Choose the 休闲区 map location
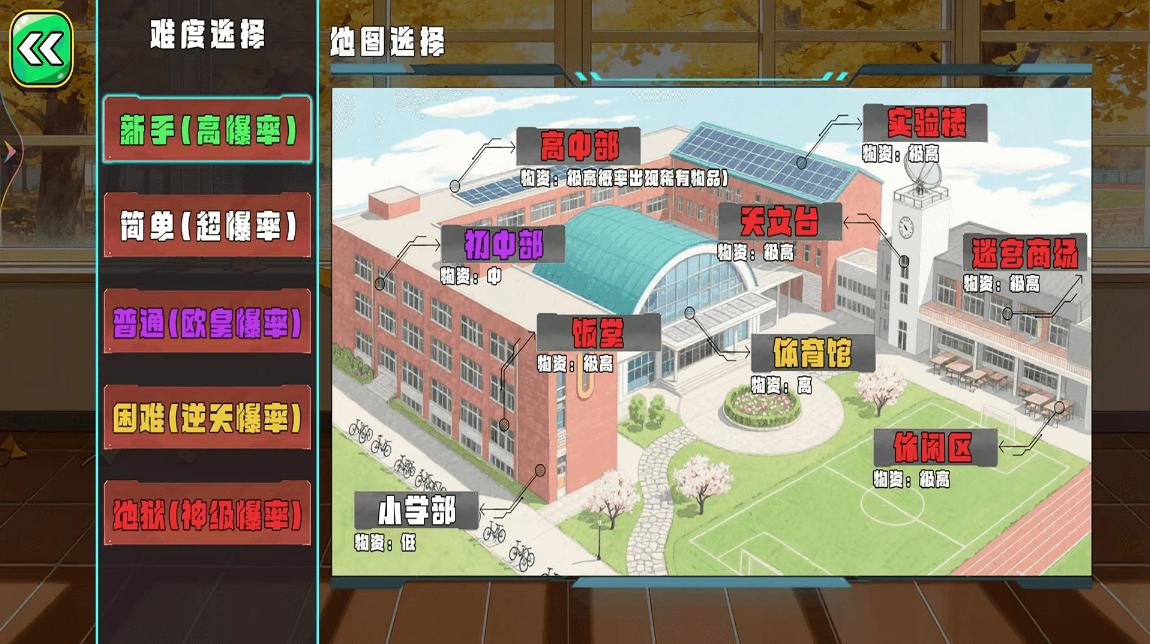 coord(934,447)
